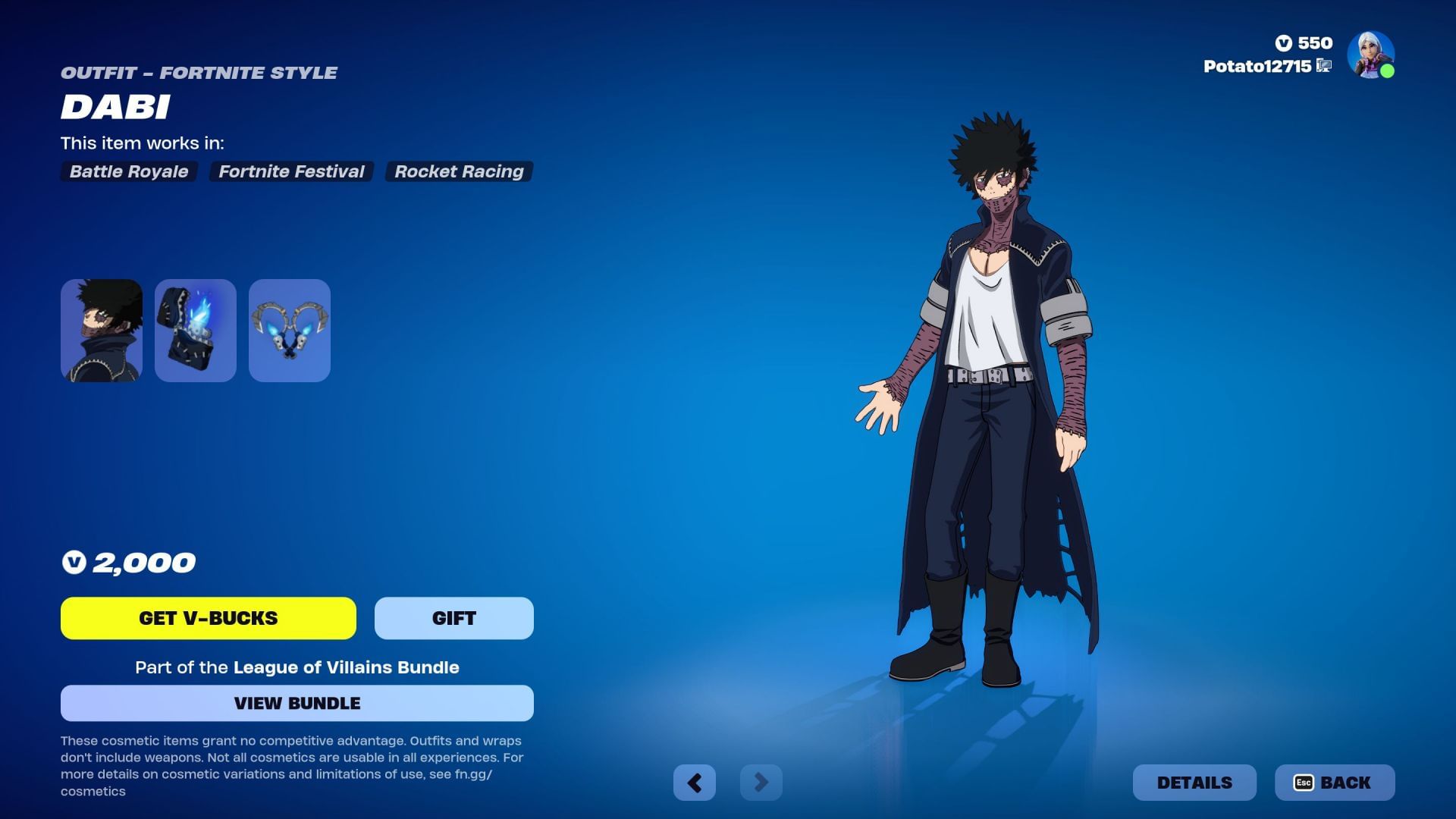Click the greyed-out right navigation arrow
Viewport: 1456px width, 819px height.
click(761, 782)
